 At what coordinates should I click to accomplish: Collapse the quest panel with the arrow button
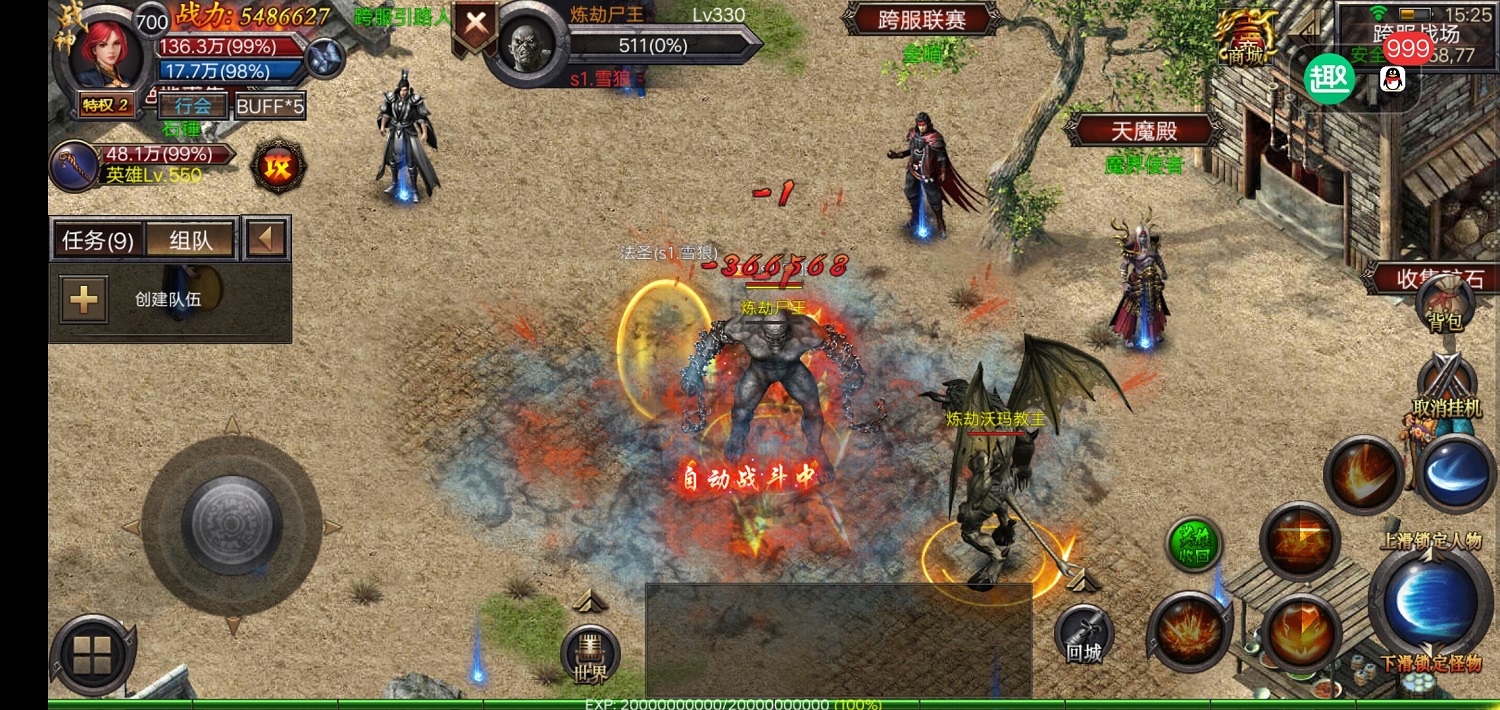coord(266,240)
